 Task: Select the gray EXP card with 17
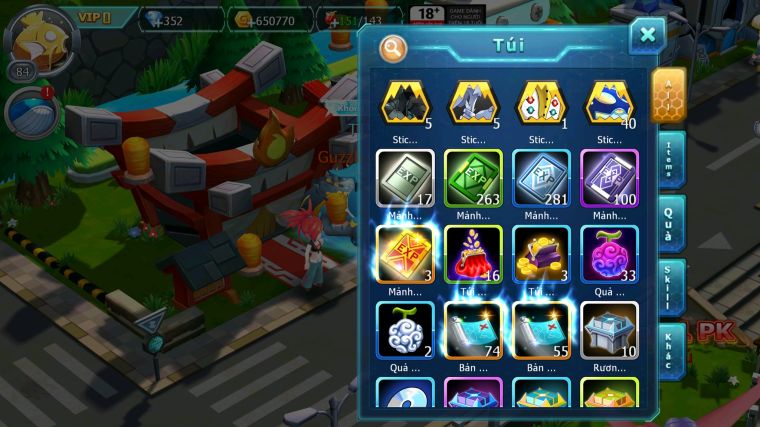(x=405, y=178)
